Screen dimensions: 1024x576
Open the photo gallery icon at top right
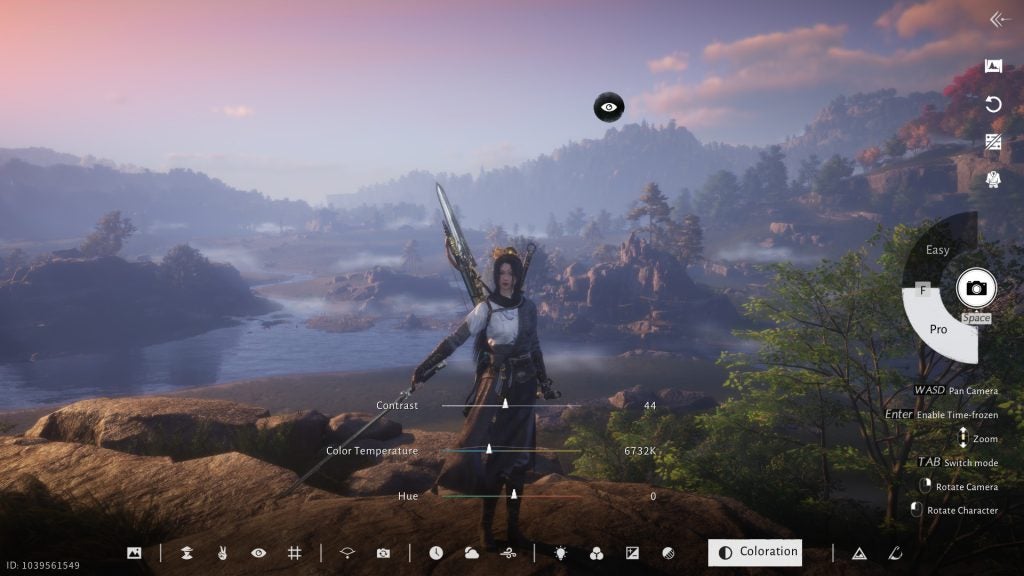[993, 67]
